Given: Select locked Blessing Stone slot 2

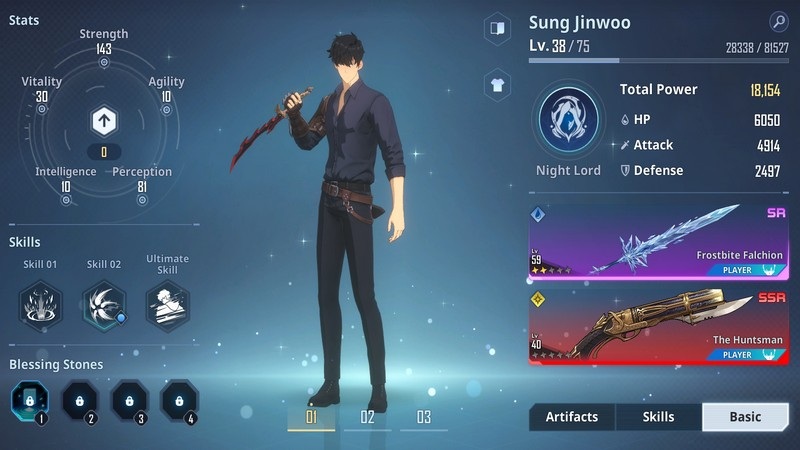Looking at the screenshot, I should click(x=80, y=402).
